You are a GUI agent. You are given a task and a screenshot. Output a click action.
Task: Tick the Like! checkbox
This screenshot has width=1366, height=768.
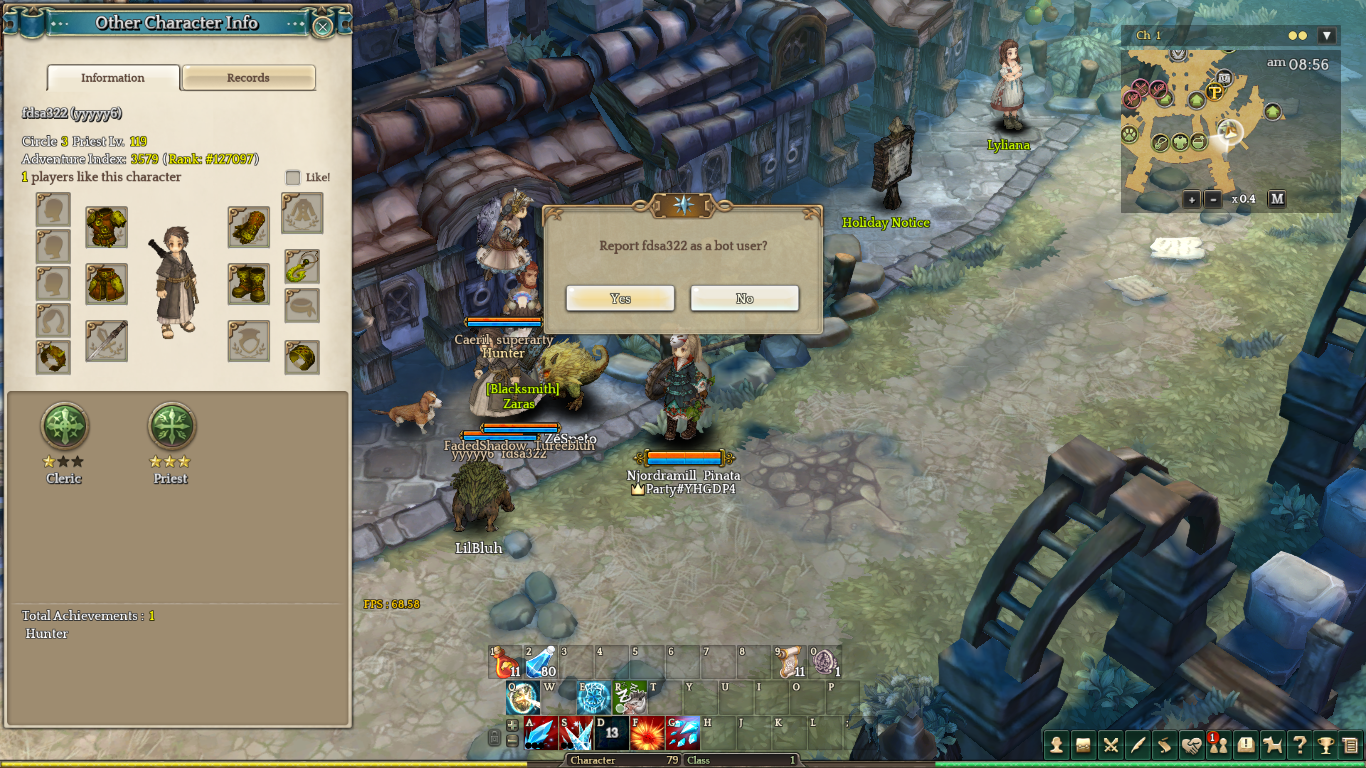pyautogui.click(x=293, y=177)
